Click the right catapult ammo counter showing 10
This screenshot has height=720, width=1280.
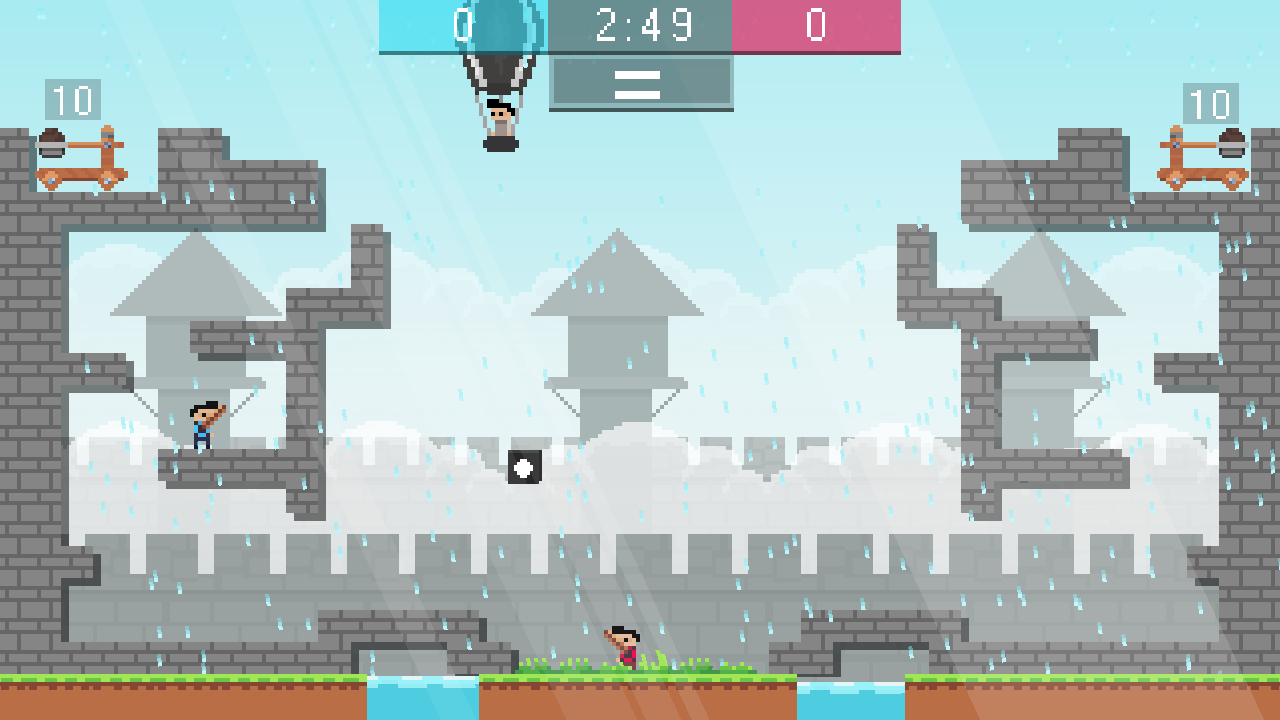coord(1212,100)
